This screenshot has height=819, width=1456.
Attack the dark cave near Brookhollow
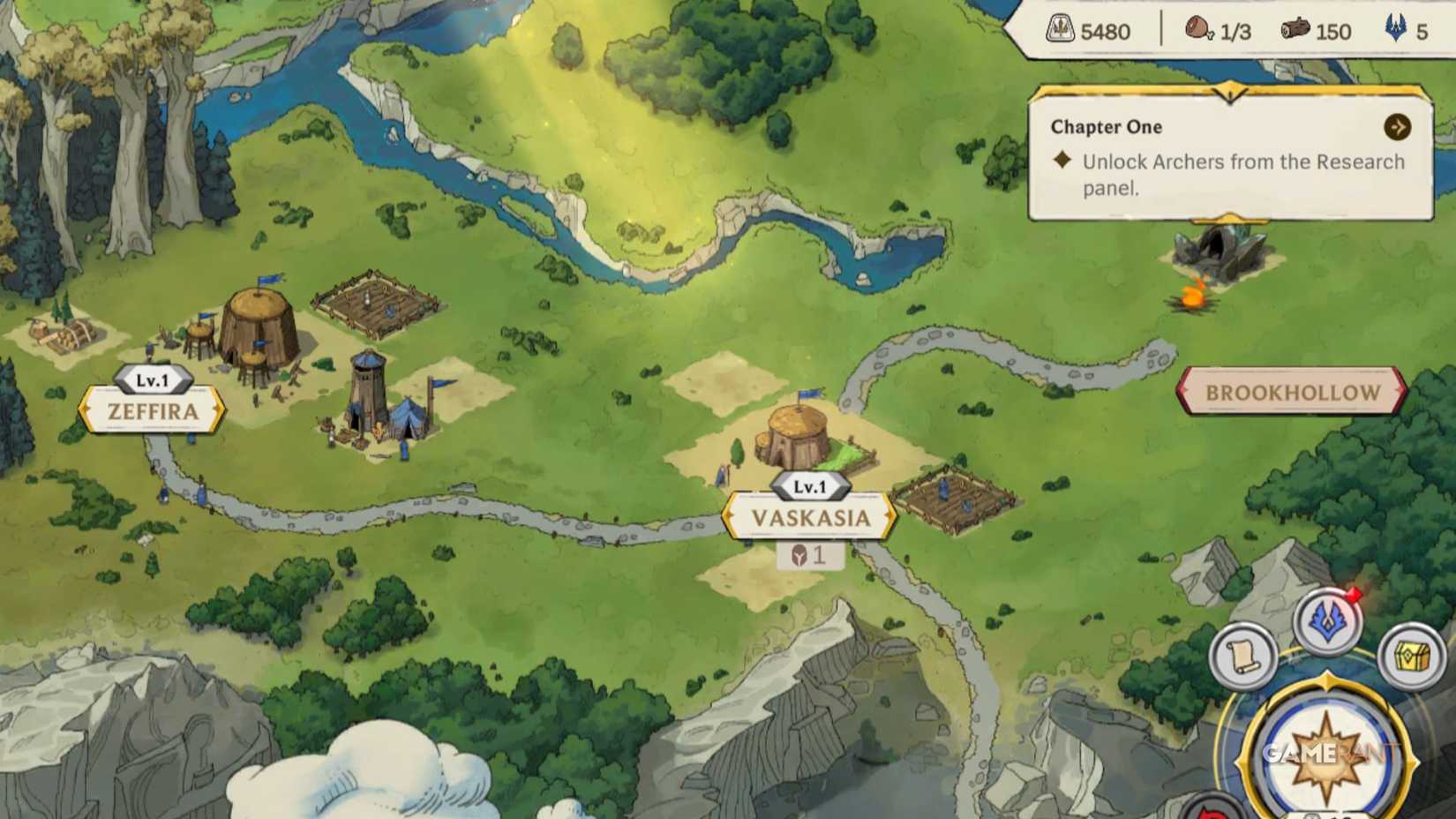1220,252
